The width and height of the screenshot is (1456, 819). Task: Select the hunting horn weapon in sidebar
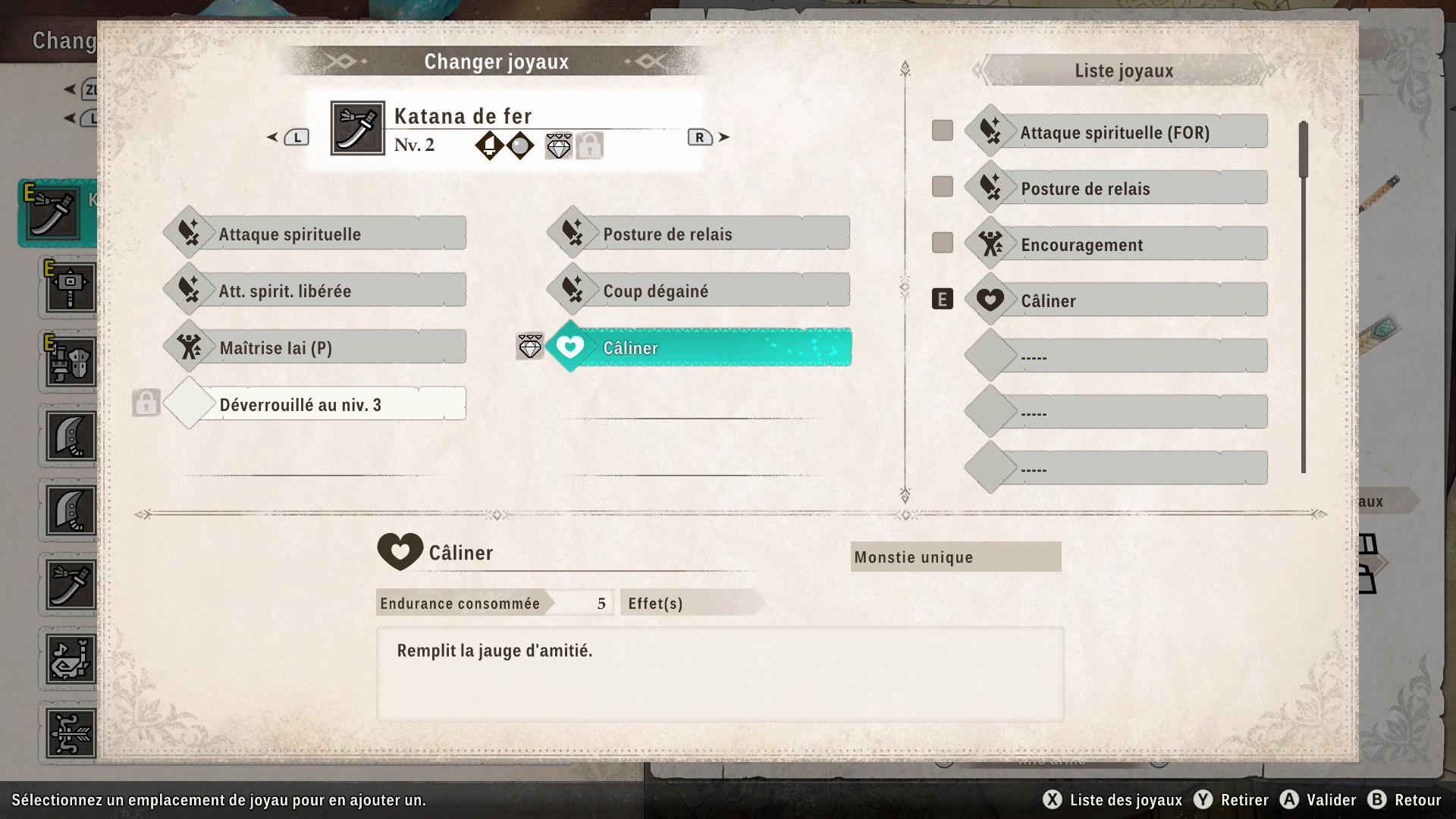coord(71,659)
